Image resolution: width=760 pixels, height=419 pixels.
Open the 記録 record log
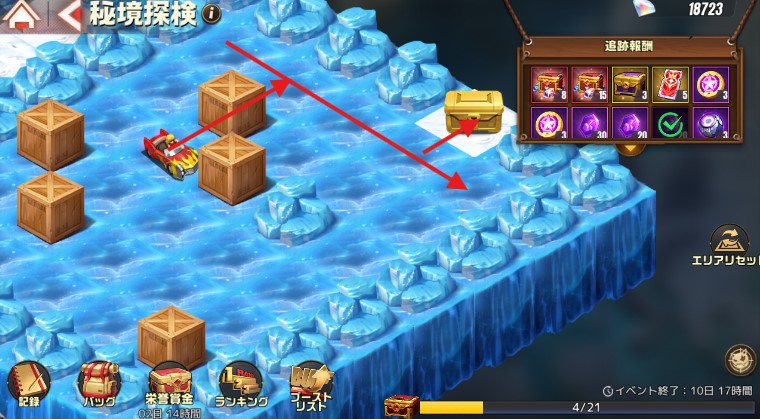point(27,385)
